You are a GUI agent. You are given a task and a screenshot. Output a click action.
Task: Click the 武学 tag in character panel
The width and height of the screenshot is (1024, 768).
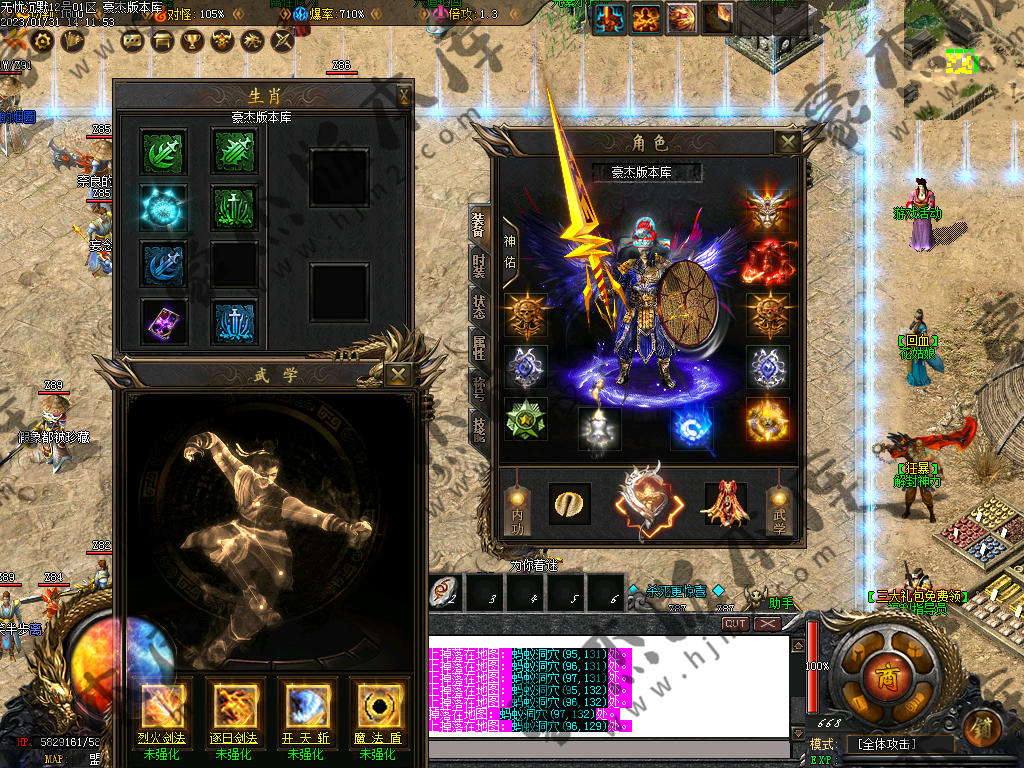pos(780,511)
